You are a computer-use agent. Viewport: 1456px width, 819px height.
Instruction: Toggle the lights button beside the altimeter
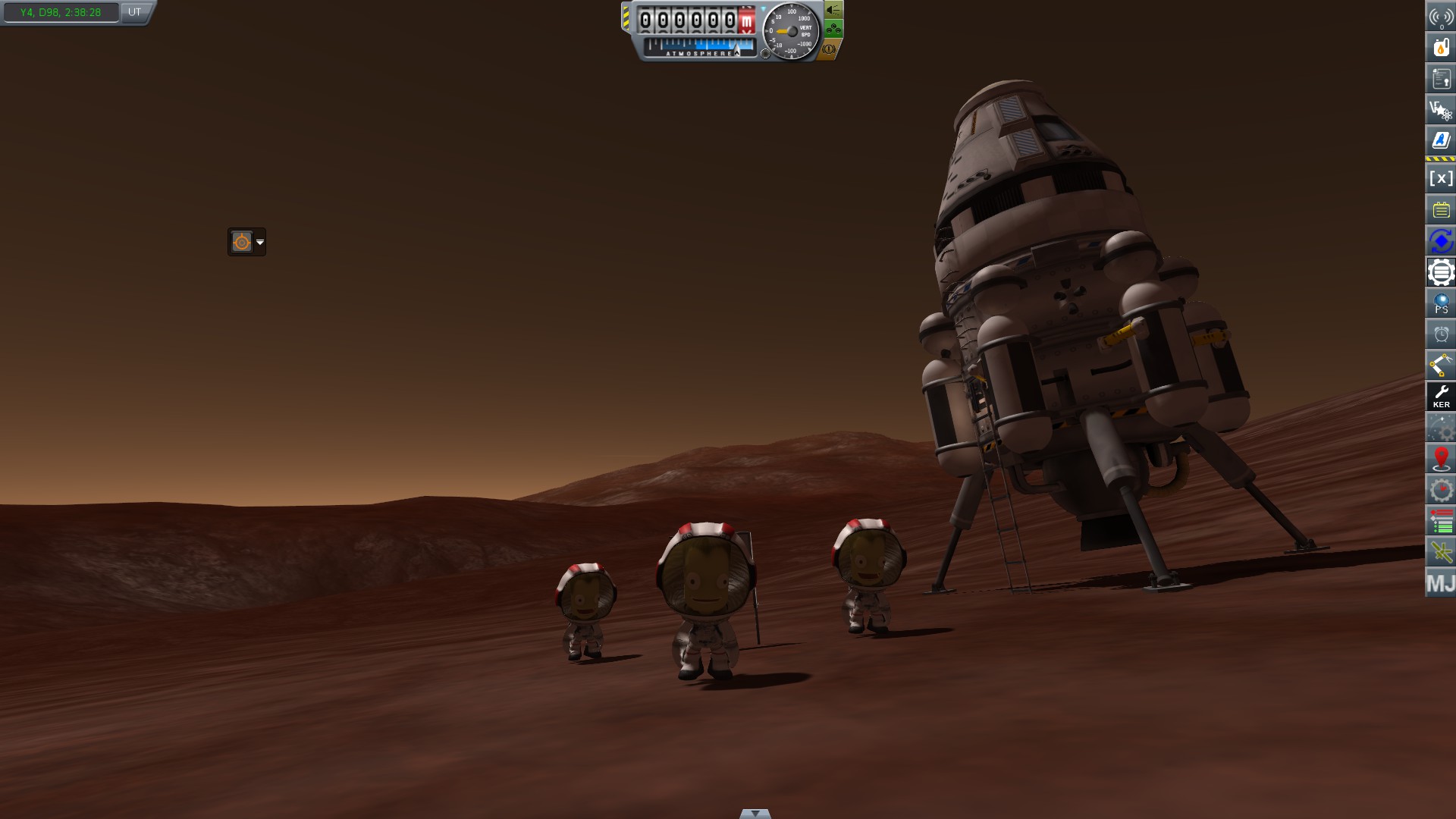pyautogui.click(x=833, y=10)
